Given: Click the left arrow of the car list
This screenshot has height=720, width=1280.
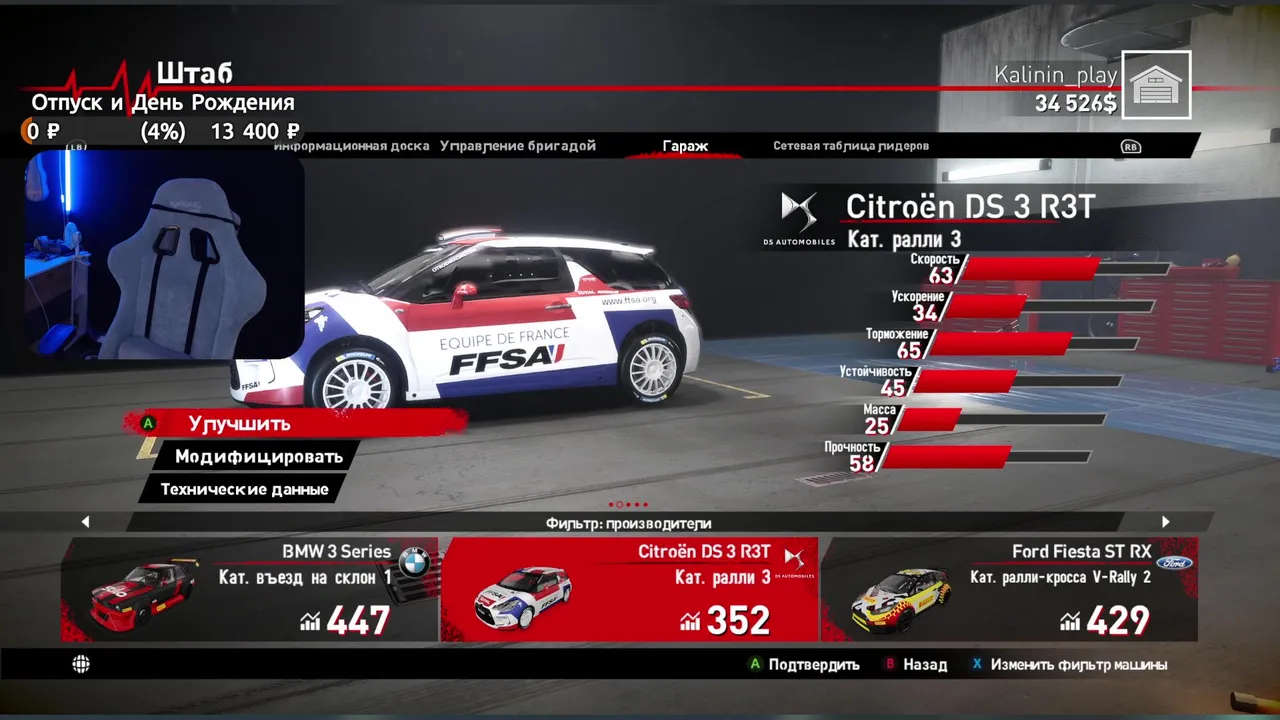Looking at the screenshot, I should click(x=85, y=522).
